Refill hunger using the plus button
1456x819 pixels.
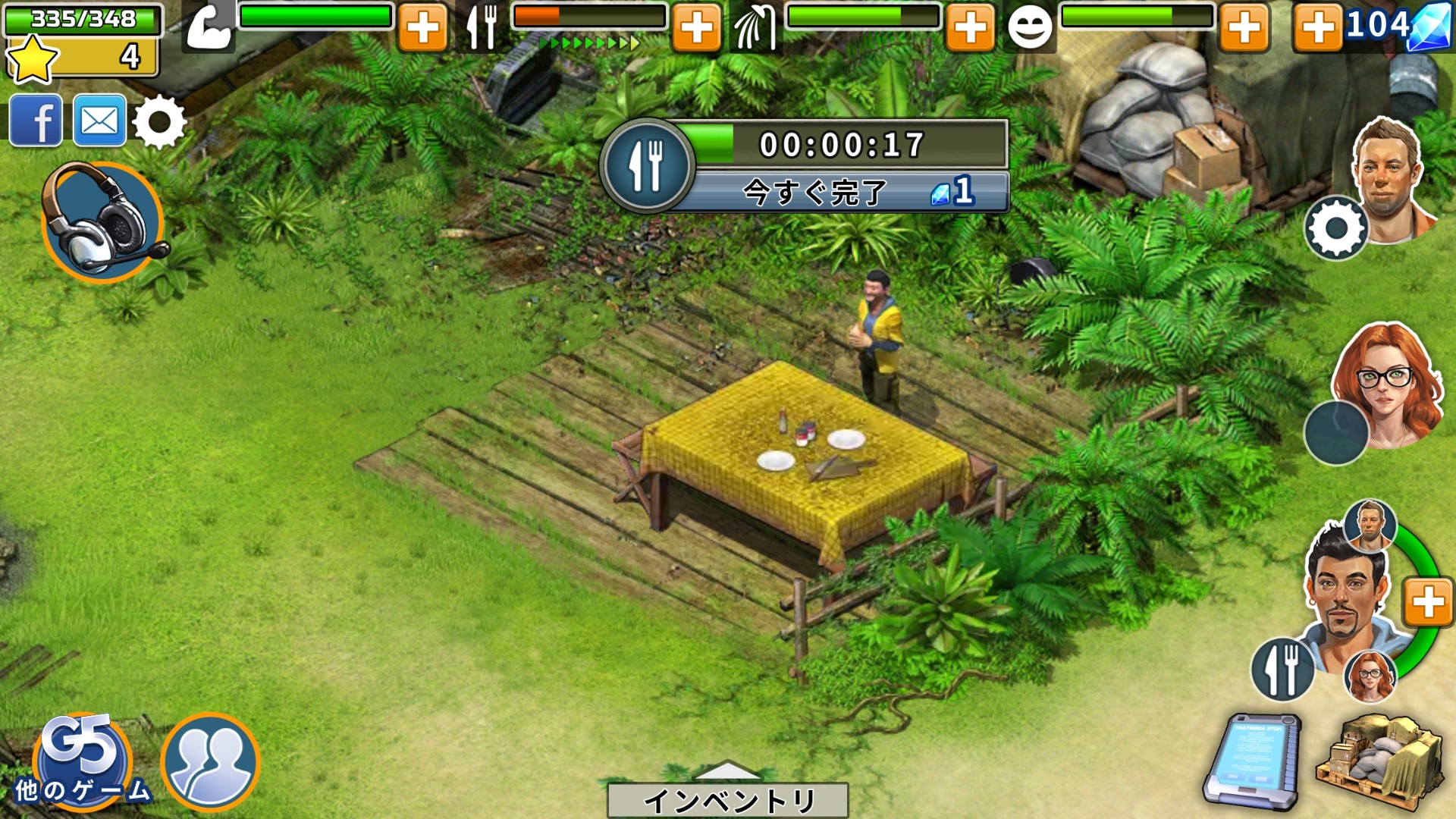tap(696, 29)
